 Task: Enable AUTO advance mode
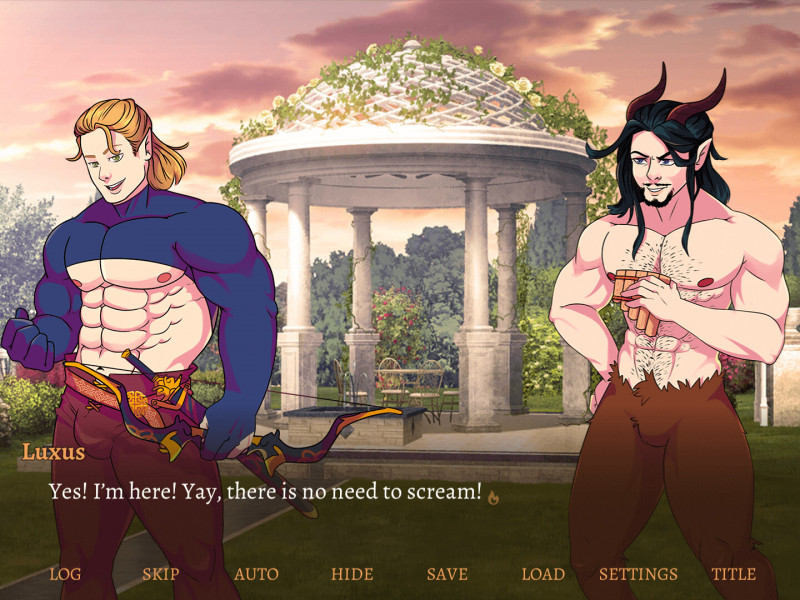(x=256, y=574)
